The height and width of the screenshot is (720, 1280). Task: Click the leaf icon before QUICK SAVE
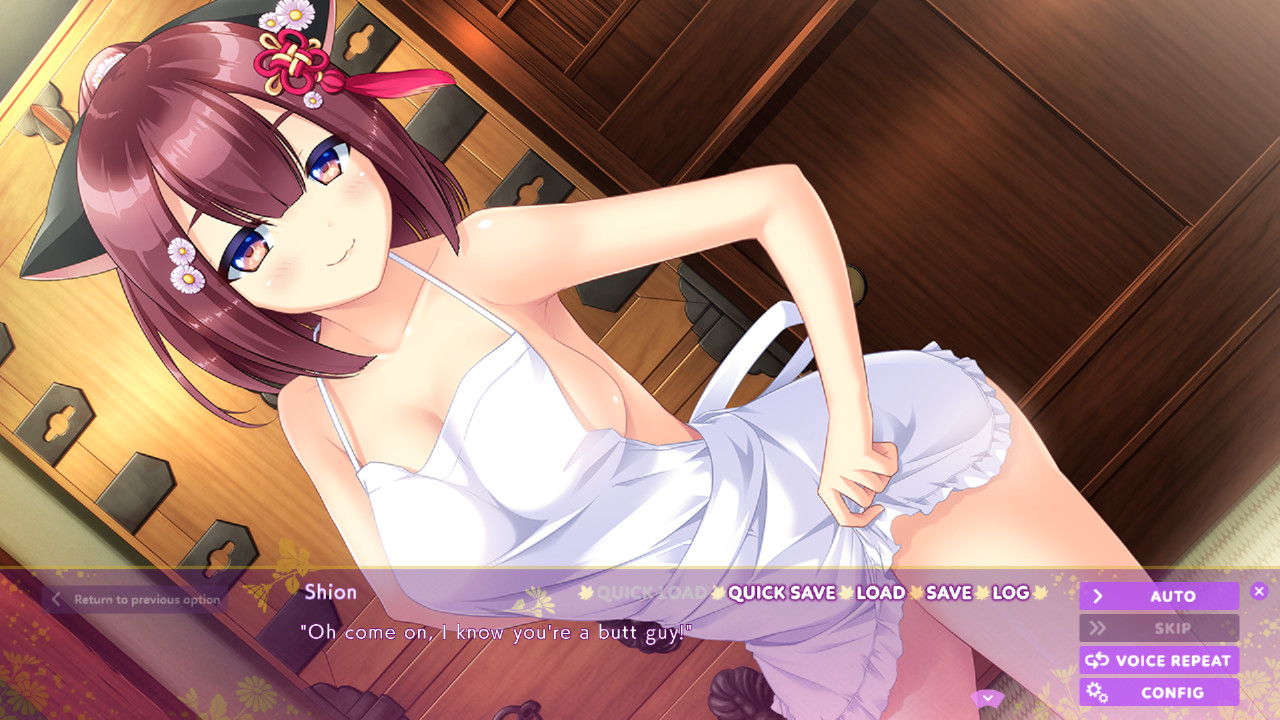[716, 593]
